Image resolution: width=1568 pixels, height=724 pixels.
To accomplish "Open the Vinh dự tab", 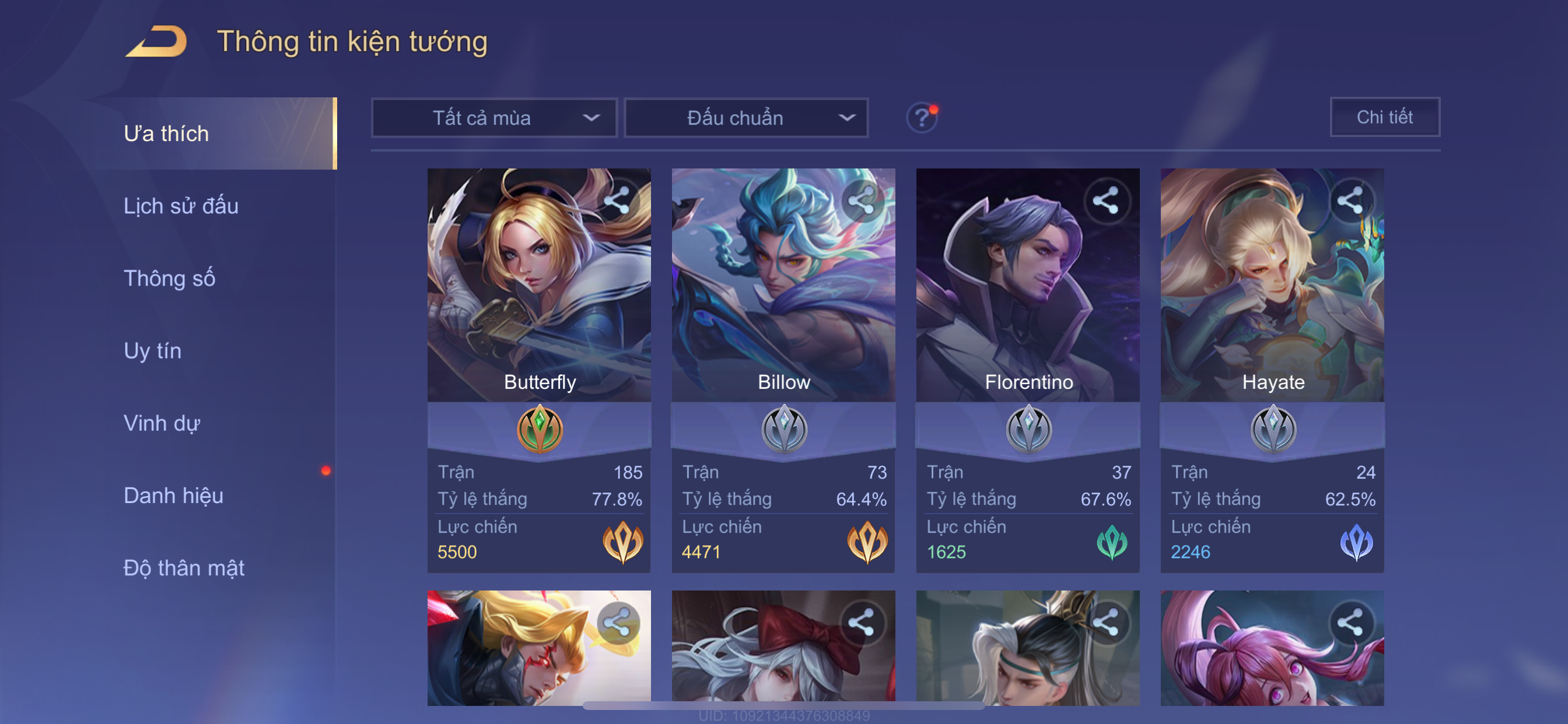I will [x=162, y=423].
